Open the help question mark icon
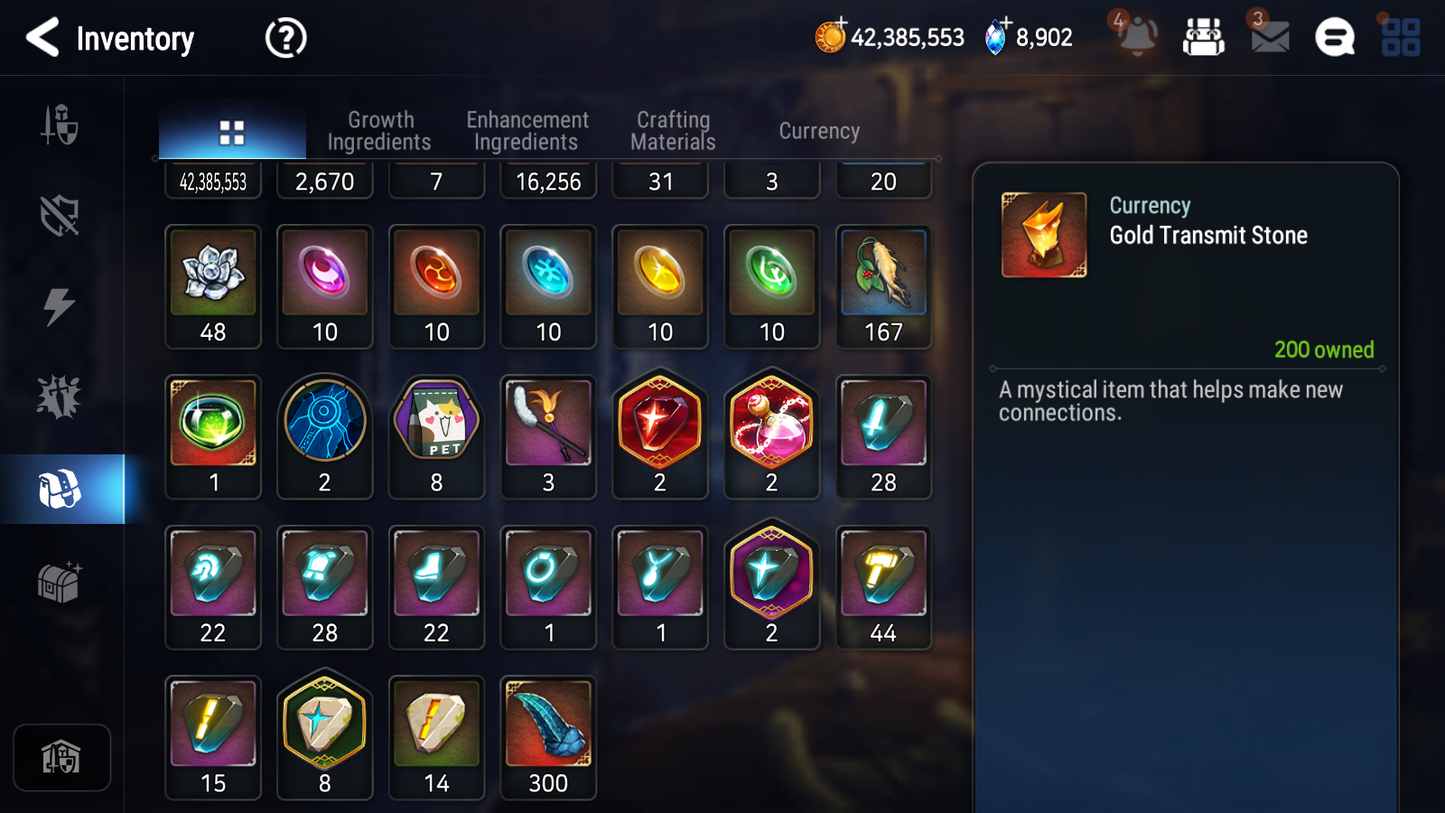The image size is (1445, 813). [x=285, y=37]
